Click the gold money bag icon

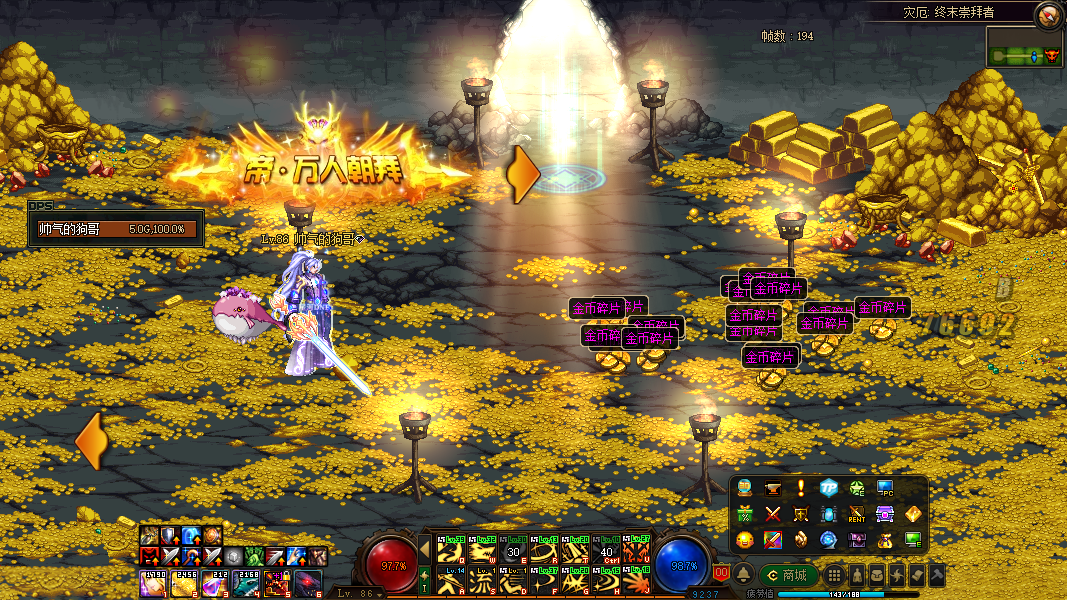pos(885,540)
